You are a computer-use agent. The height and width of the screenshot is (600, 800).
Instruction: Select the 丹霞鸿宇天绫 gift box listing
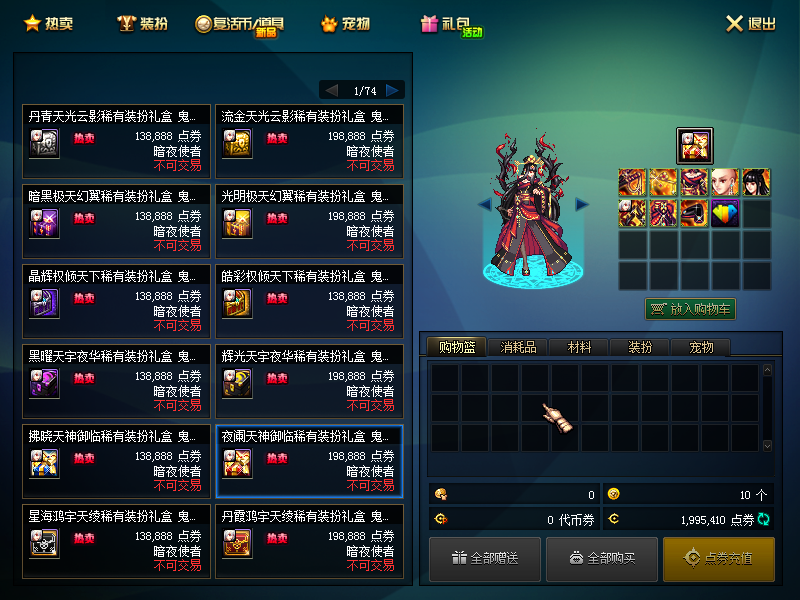309,538
